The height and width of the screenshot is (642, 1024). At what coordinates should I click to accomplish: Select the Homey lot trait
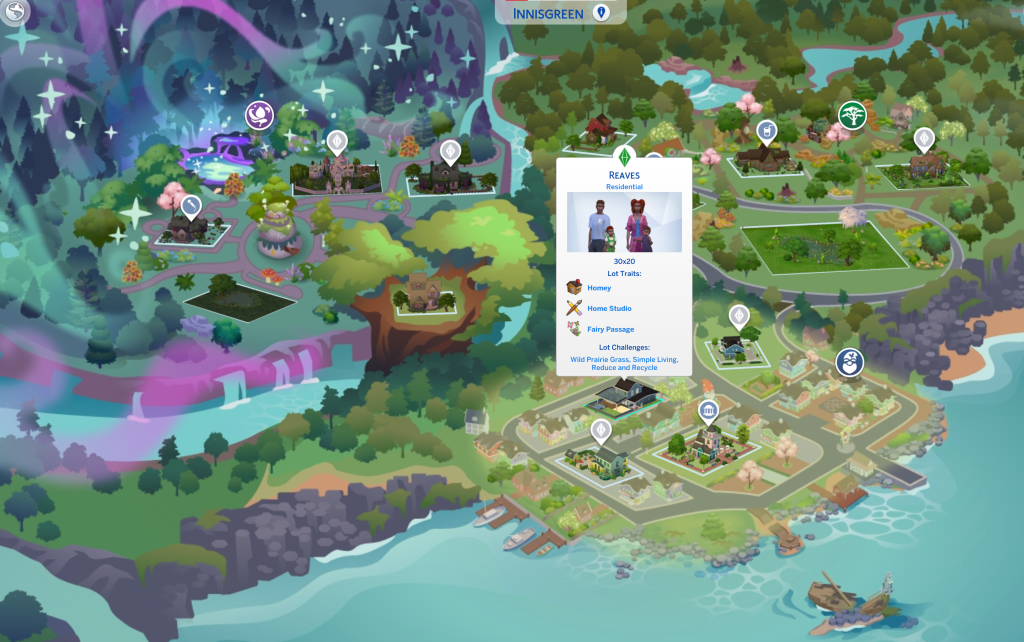tap(598, 288)
